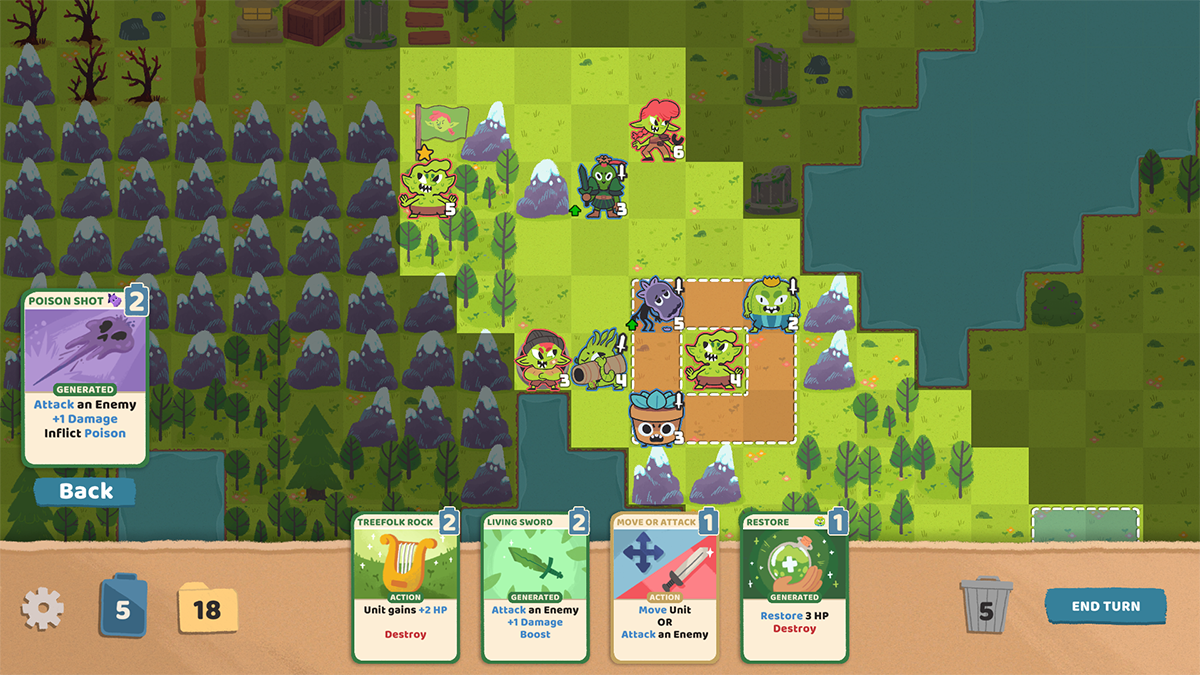This screenshot has height=675, width=1200.
Task: Select the flowerpot creature unit
Action: point(656,418)
